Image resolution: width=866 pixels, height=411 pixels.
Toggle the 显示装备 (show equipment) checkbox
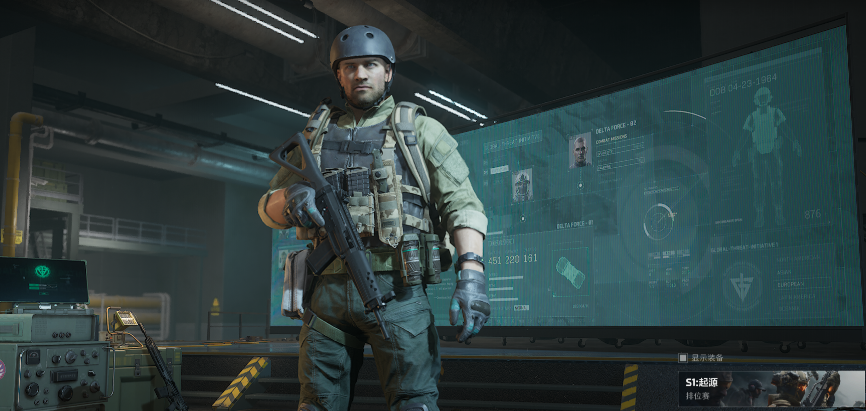coord(683,357)
